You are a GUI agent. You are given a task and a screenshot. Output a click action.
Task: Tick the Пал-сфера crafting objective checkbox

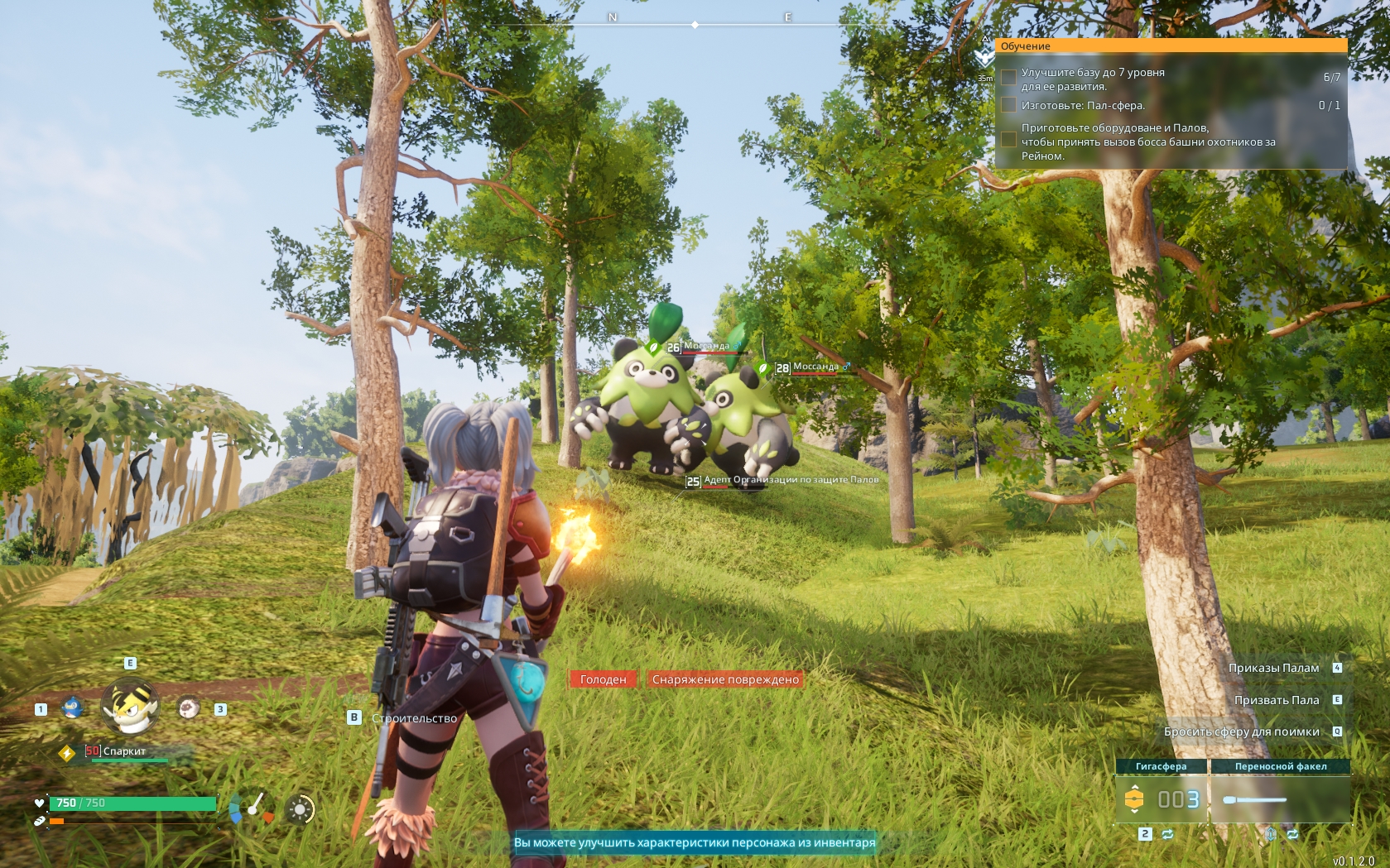click(x=1008, y=105)
